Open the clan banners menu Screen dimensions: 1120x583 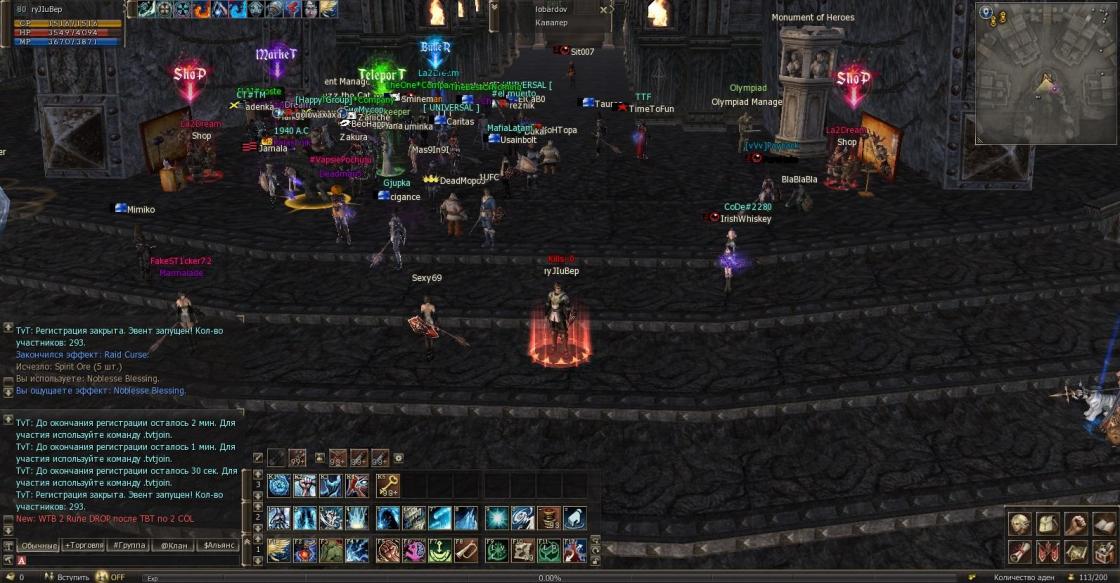[1047, 551]
